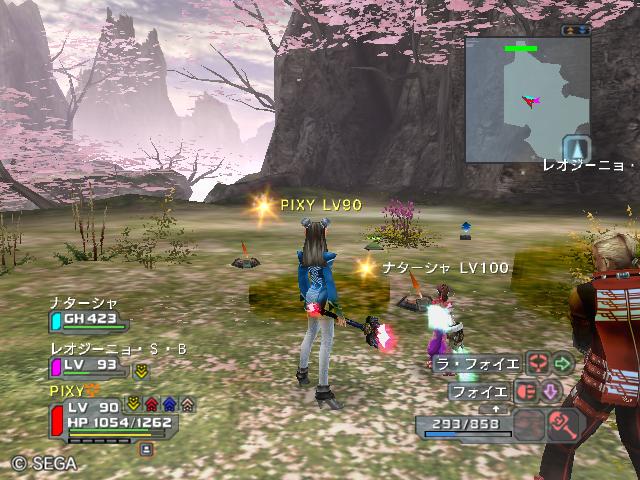Click the small indicator above the minimap
This screenshot has width=640, height=480.
tap(576, 30)
